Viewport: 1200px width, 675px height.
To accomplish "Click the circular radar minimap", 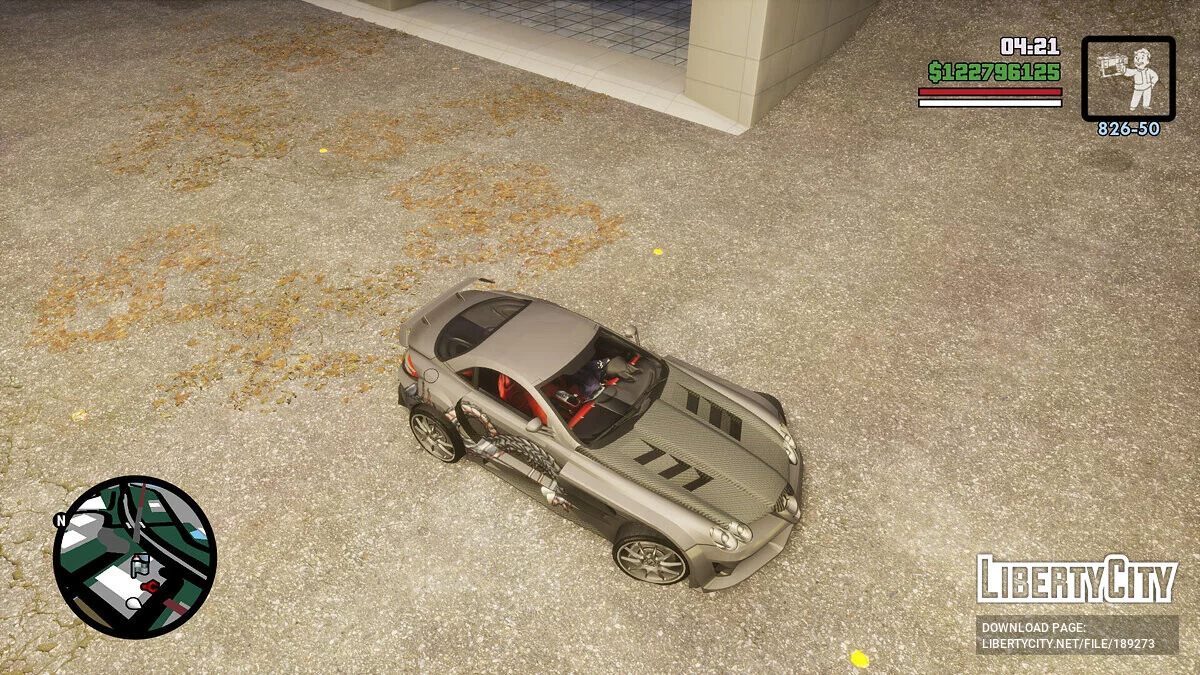I will tap(135, 556).
